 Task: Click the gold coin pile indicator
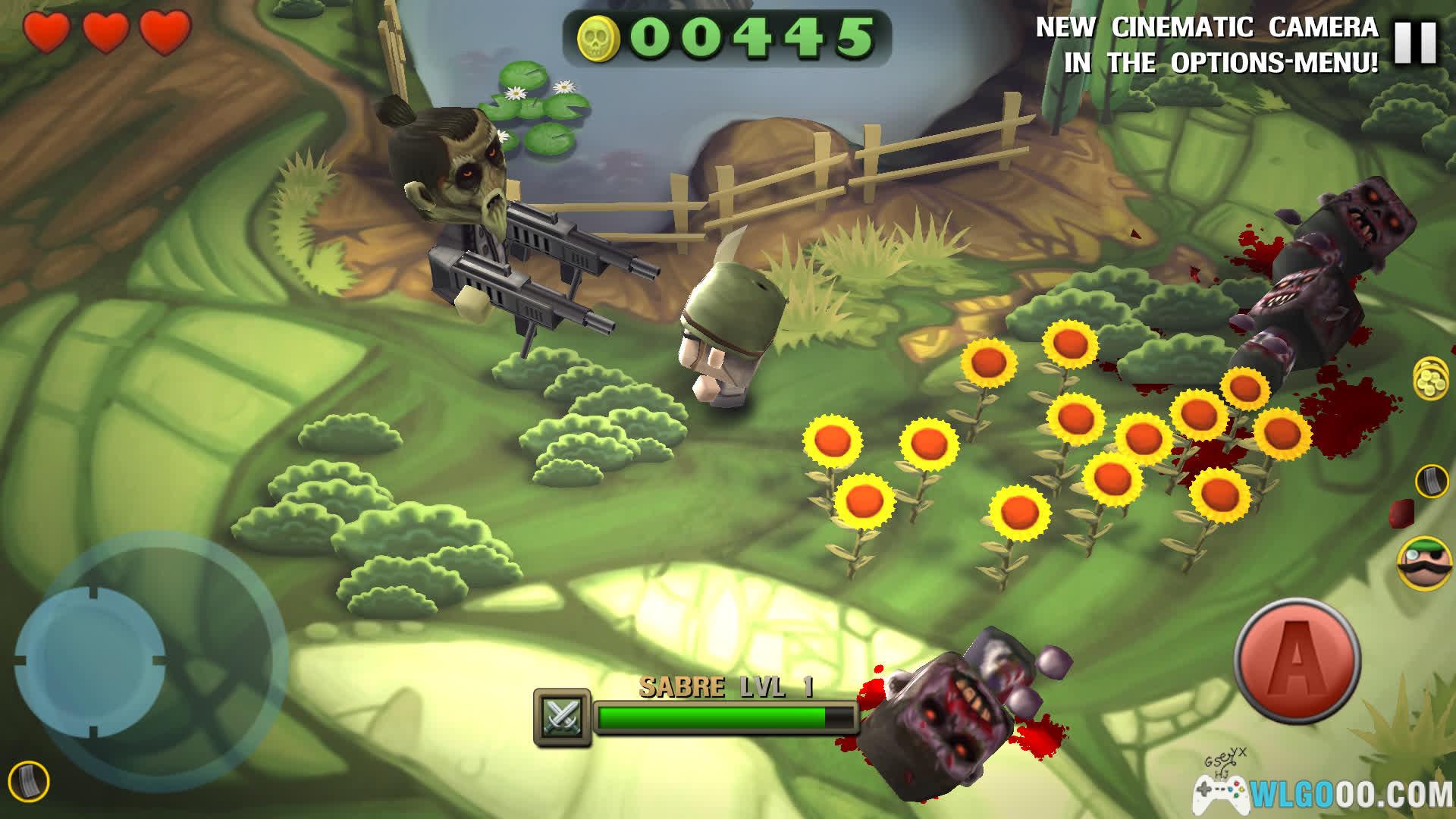(1429, 377)
